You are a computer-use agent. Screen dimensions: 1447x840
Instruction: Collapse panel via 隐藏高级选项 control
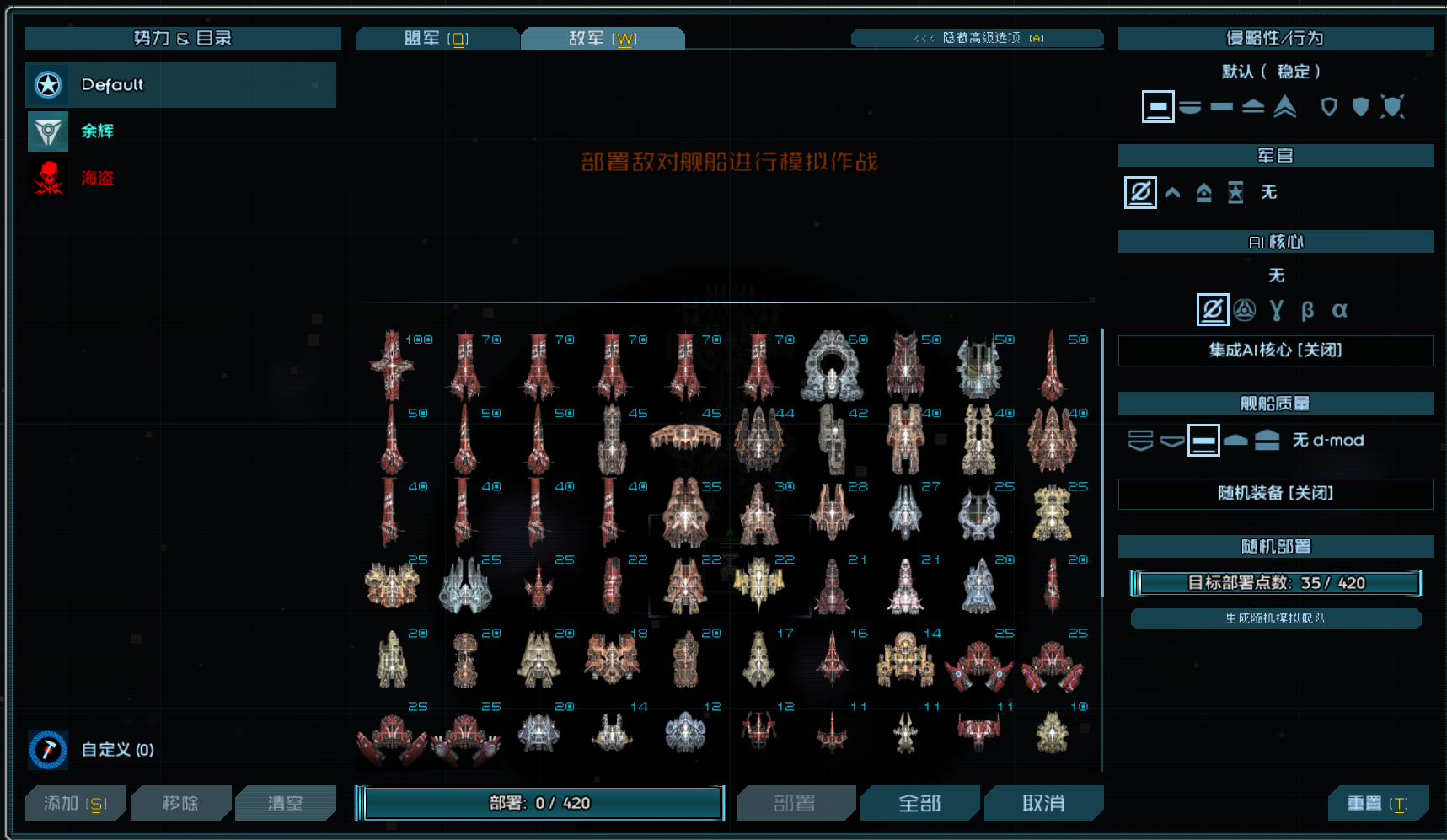(977, 38)
